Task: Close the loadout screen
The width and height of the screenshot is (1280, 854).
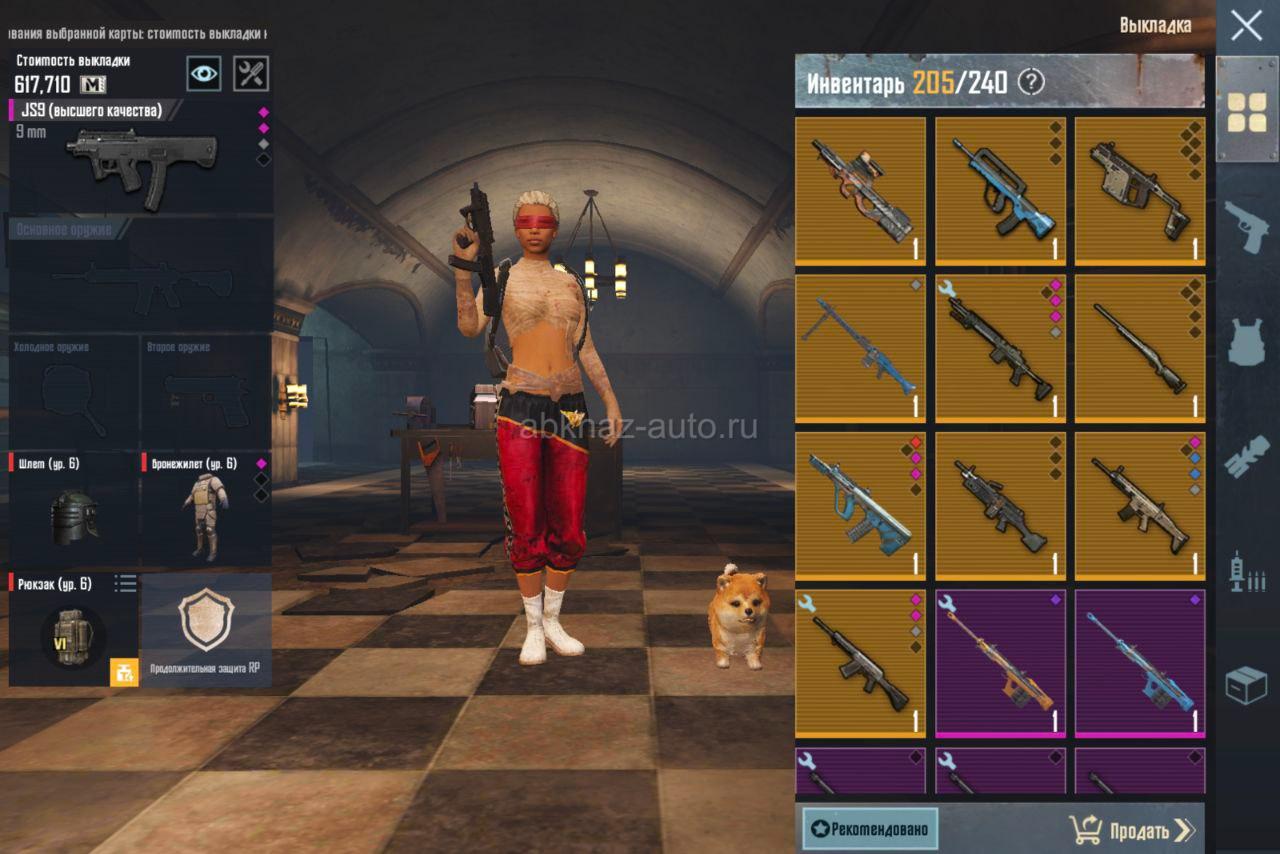Action: 1246,25
